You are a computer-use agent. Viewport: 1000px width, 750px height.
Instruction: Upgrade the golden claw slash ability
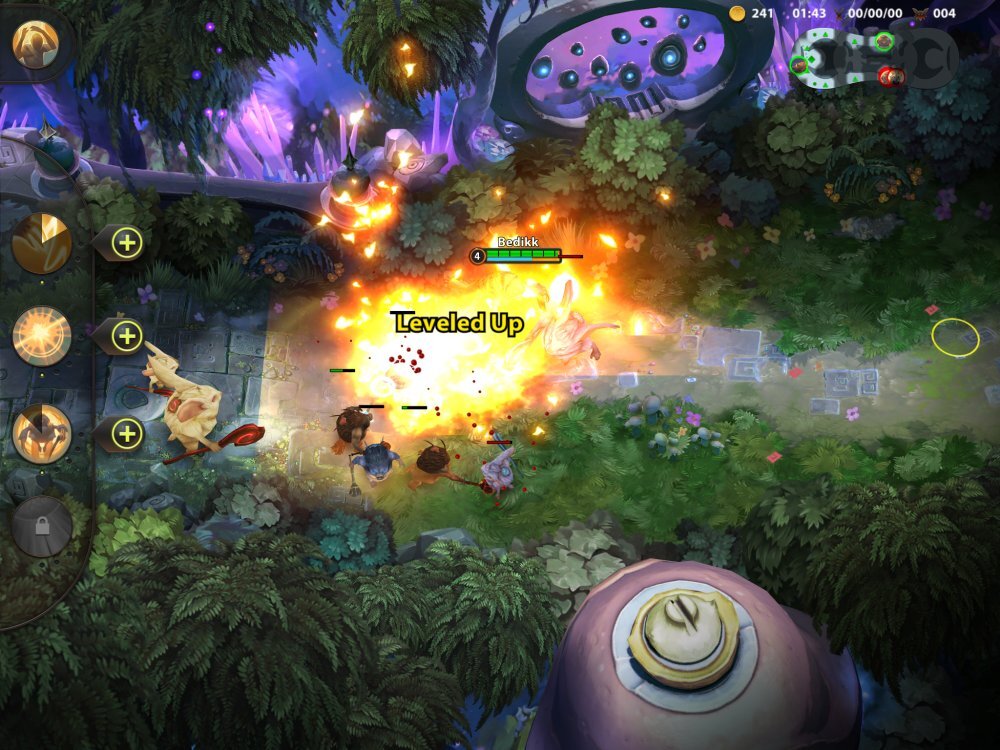tap(127, 242)
